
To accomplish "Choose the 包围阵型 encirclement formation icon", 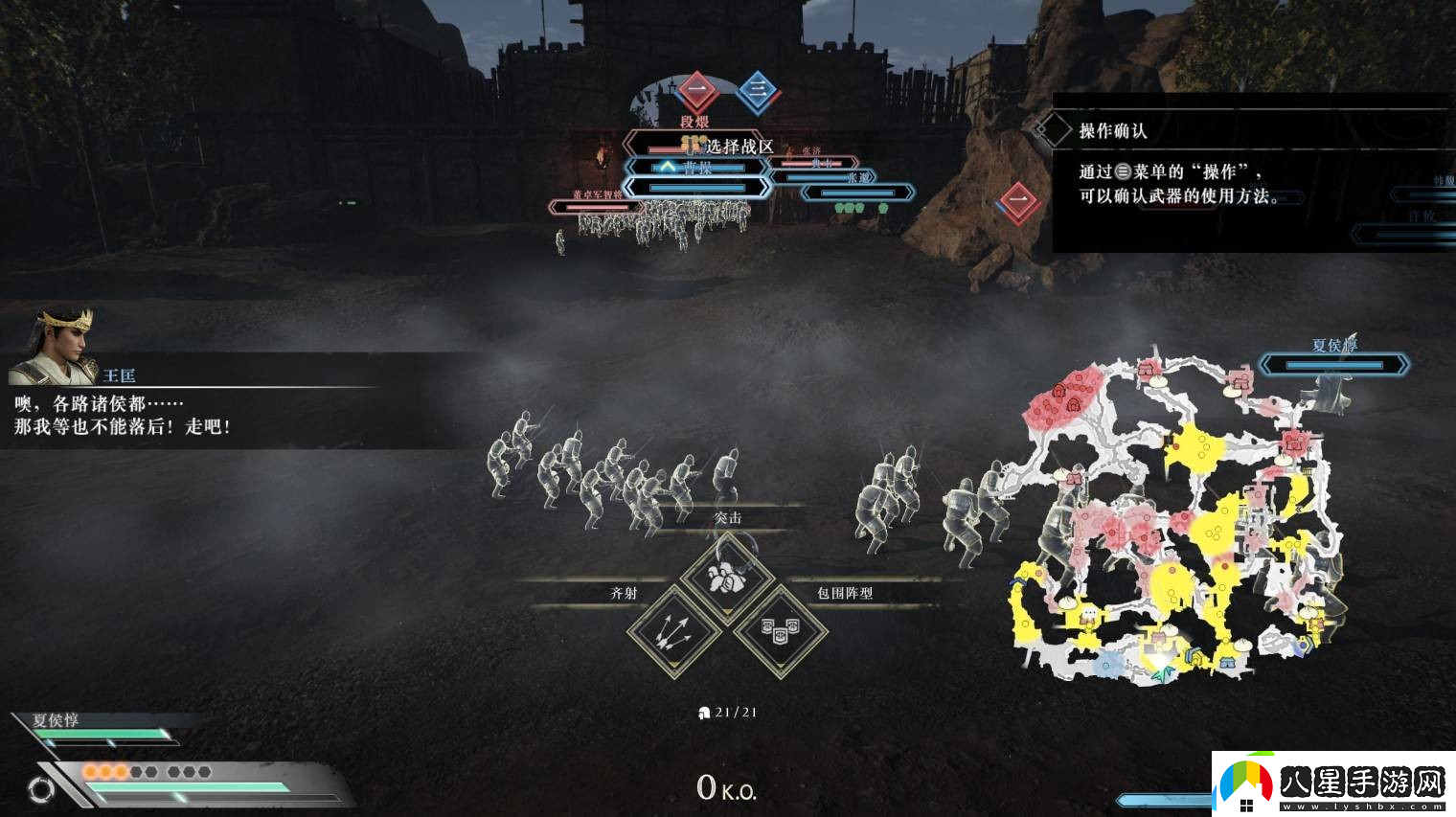I will (780, 631).
